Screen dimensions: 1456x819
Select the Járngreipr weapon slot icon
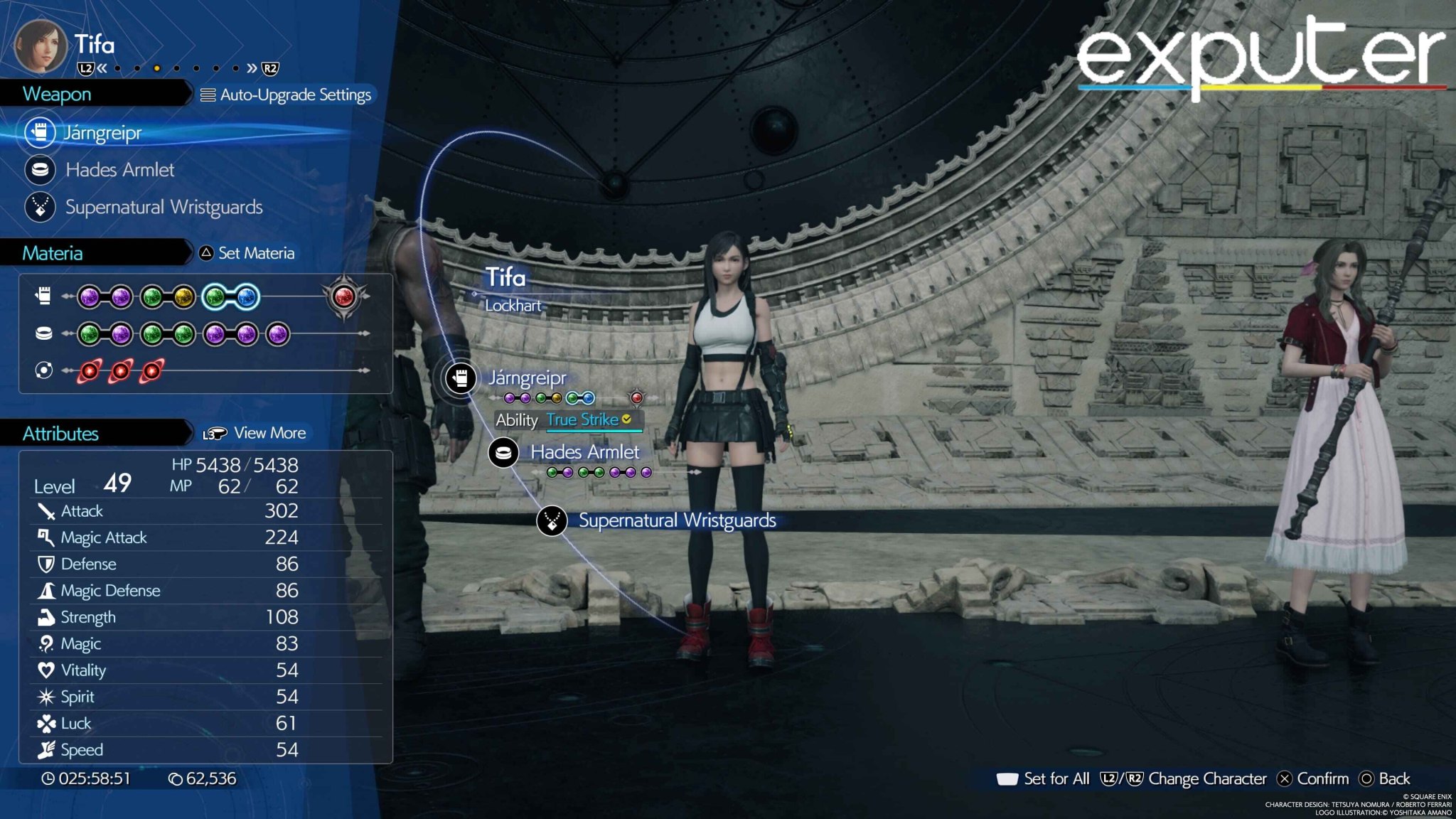click(41, 132)
